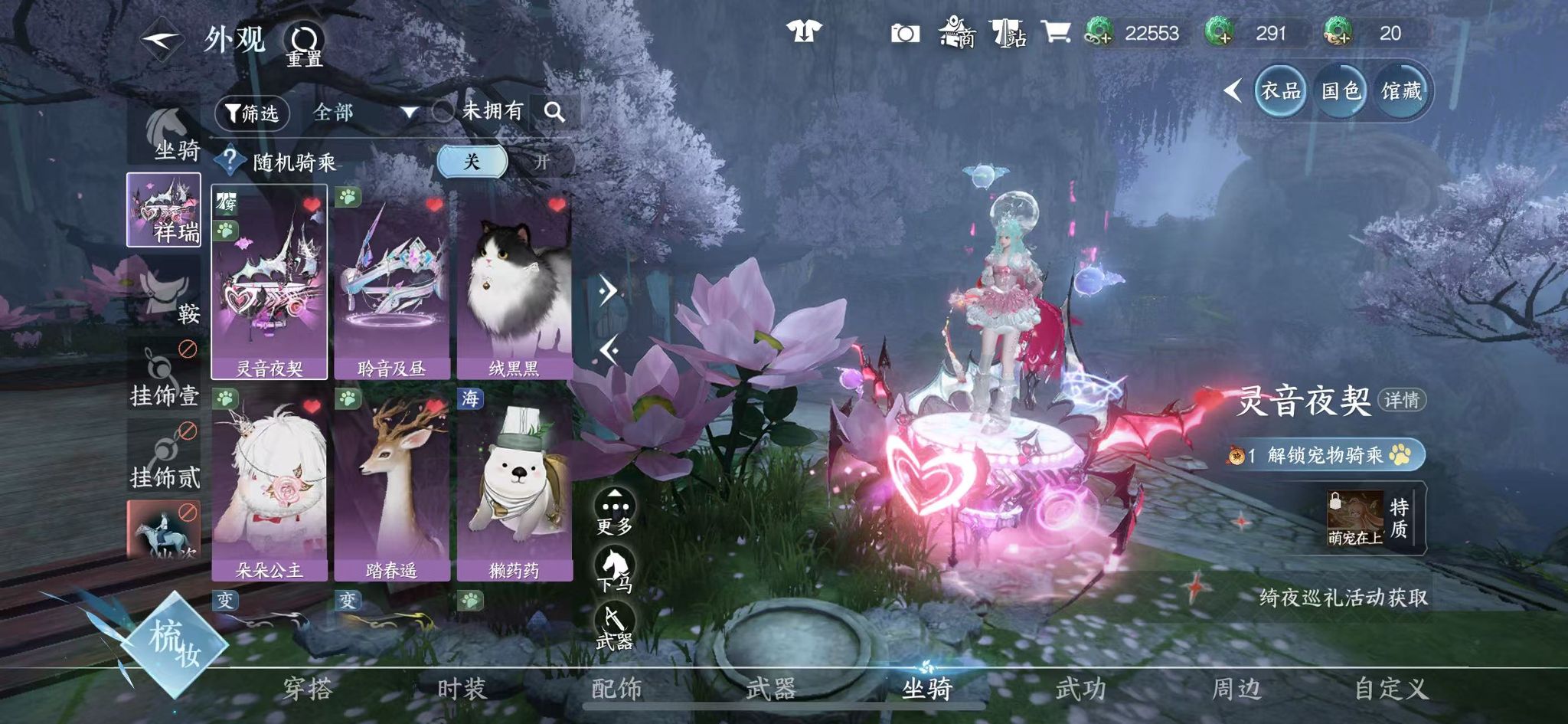Open the 国色 tab button

tap(1341, 91)
